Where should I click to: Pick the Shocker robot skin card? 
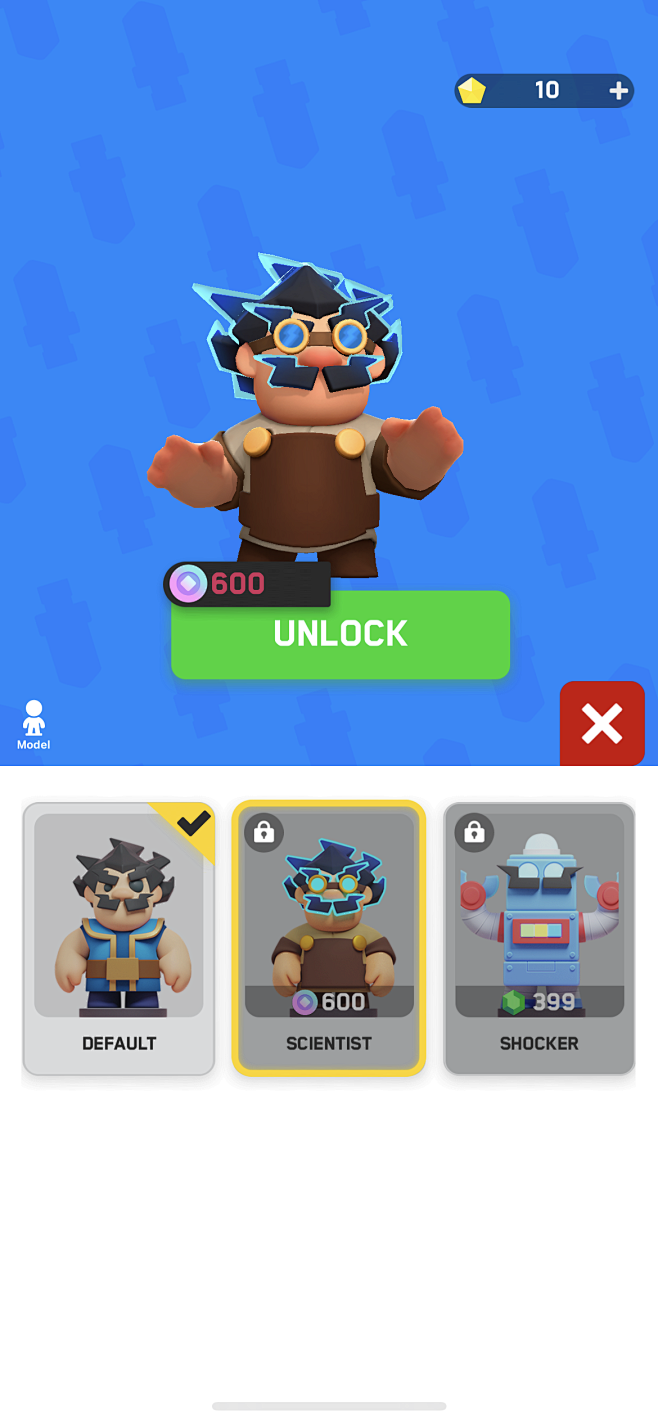539,938
